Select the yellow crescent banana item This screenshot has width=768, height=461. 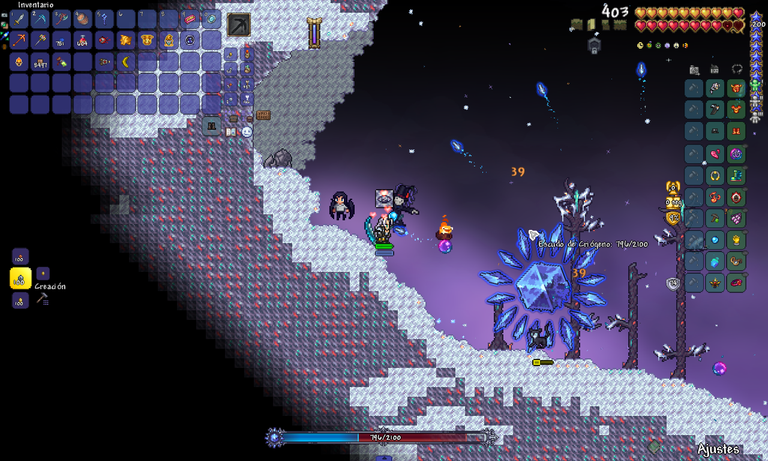click(125, 62)
